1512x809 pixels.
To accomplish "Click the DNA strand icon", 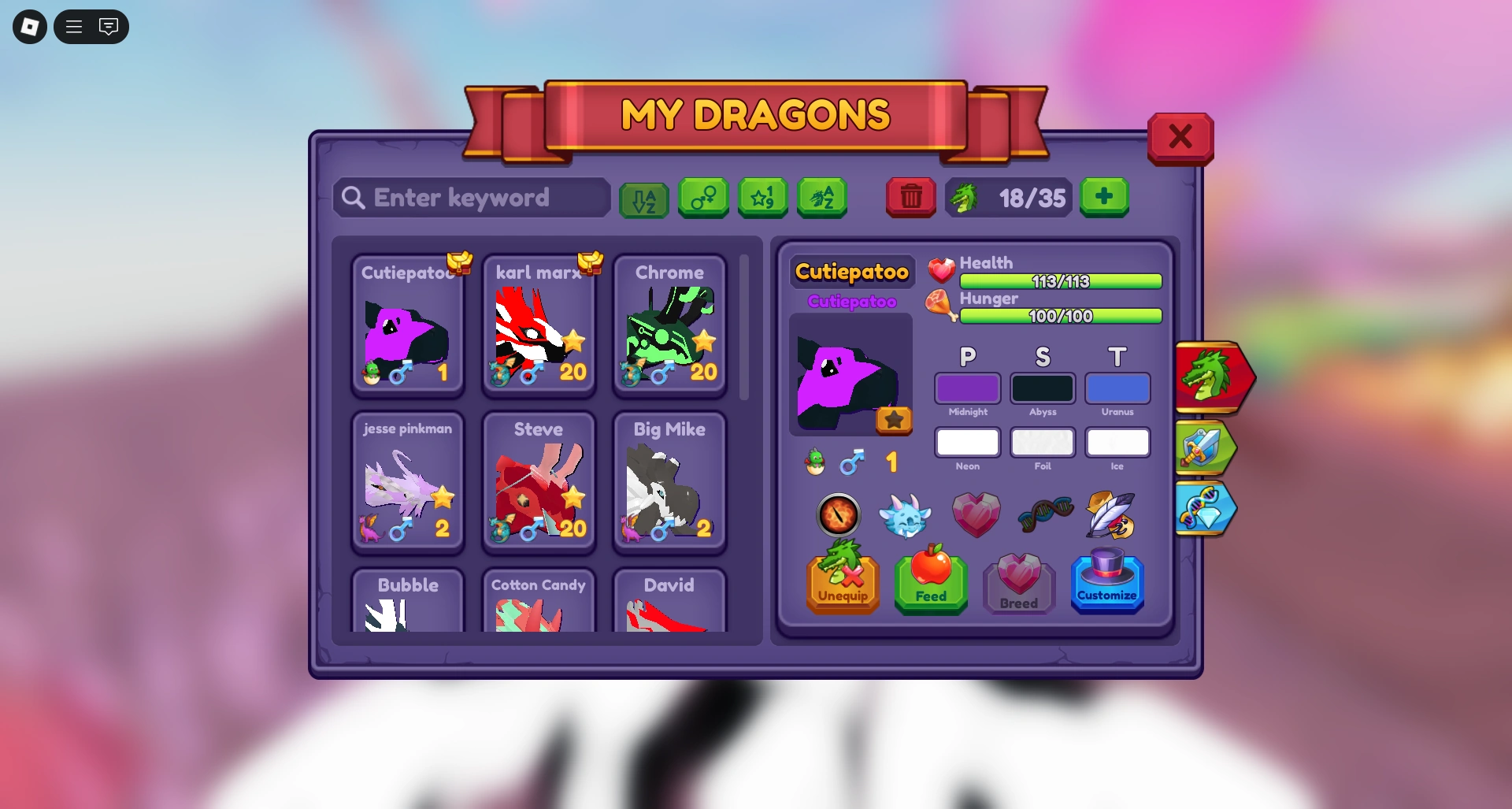I will [1045, 514].
